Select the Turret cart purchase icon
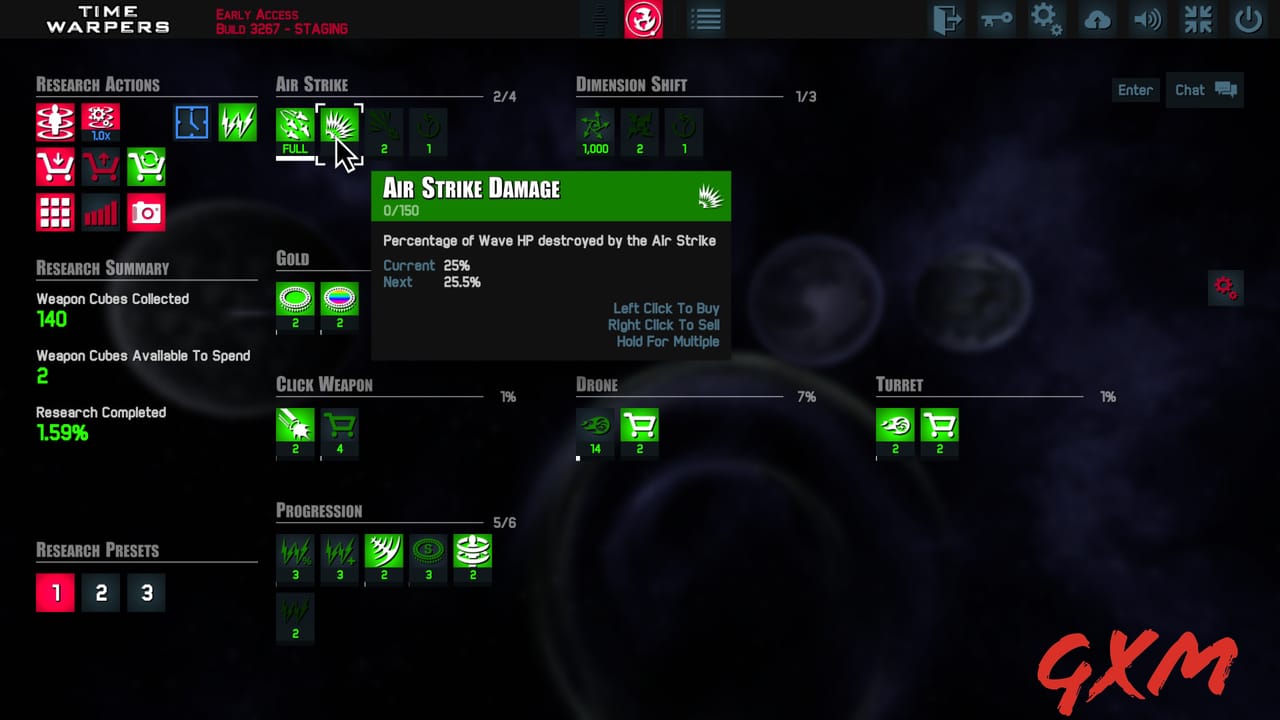 [x=939, y=425]
